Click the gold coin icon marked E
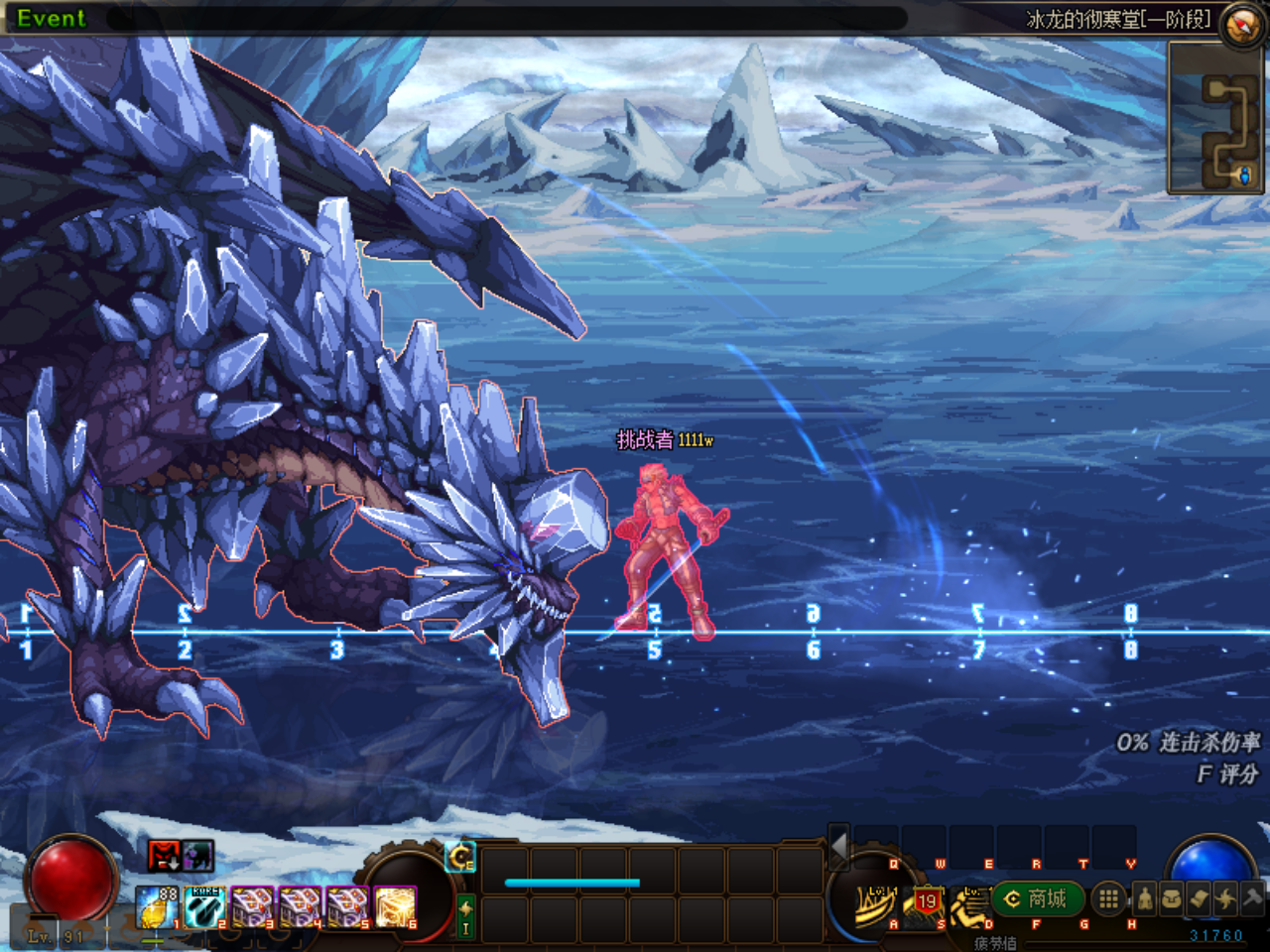 pos(460,857)
